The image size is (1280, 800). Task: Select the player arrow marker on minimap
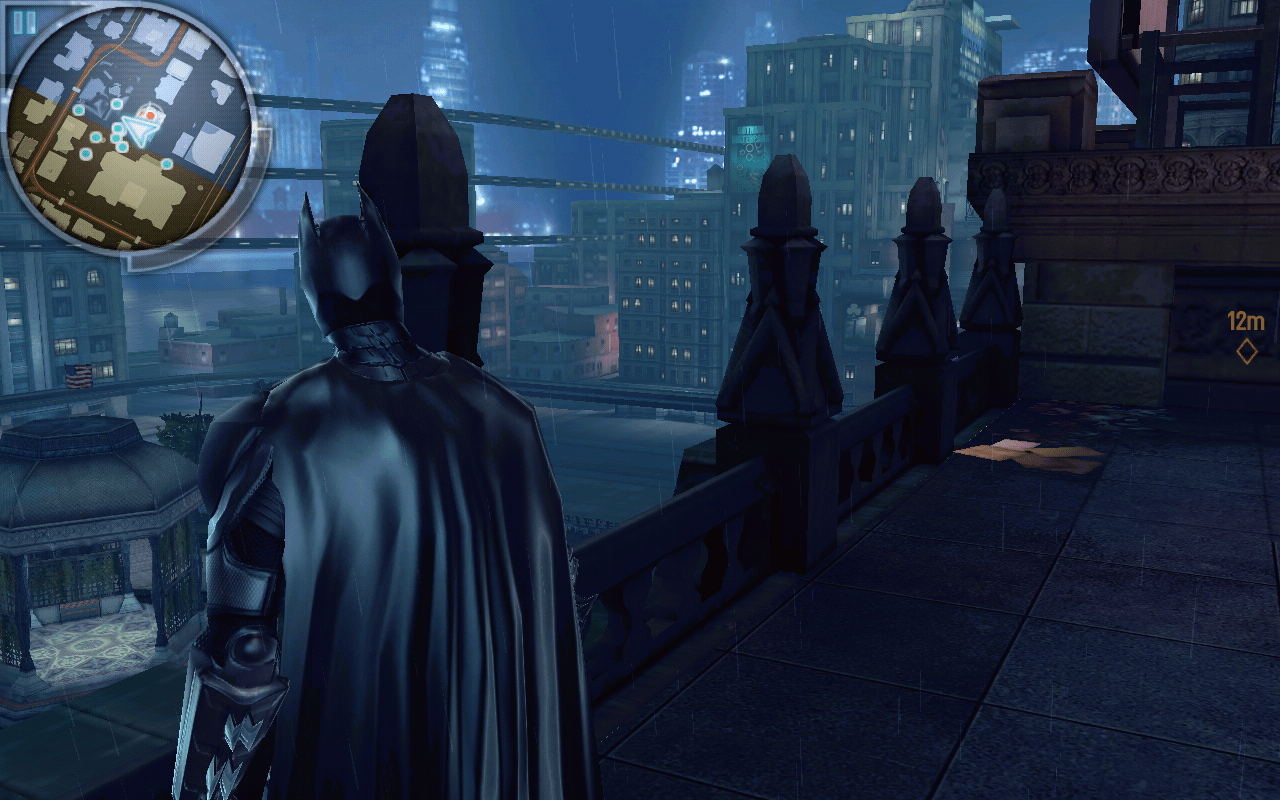click(138, 130)
